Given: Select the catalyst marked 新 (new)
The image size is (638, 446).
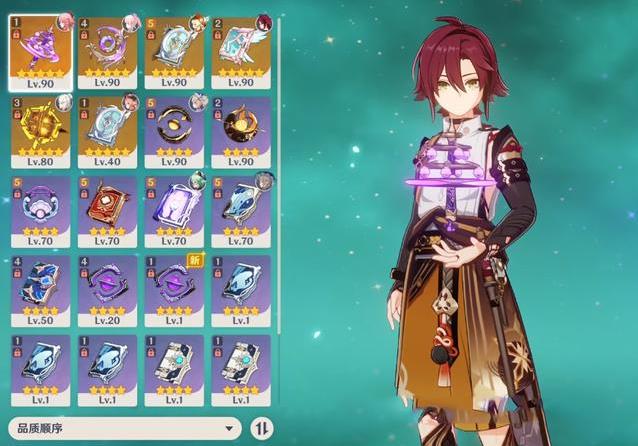Looking at the screenshot, I should [x=173, y=292].
